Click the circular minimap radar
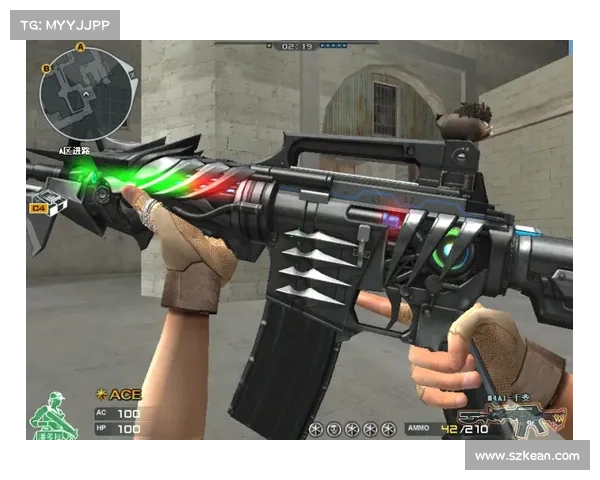 tap(84, 94)
